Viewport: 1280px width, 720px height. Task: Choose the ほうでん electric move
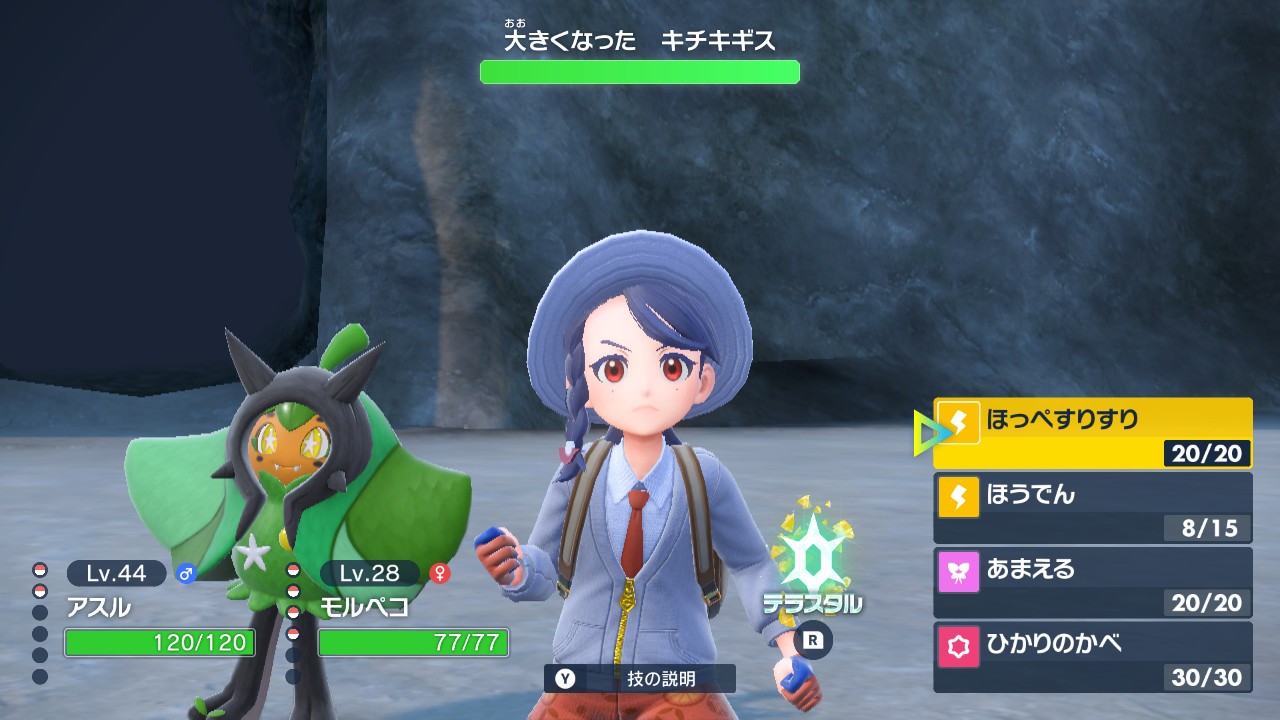click(x=1092, y=507)
